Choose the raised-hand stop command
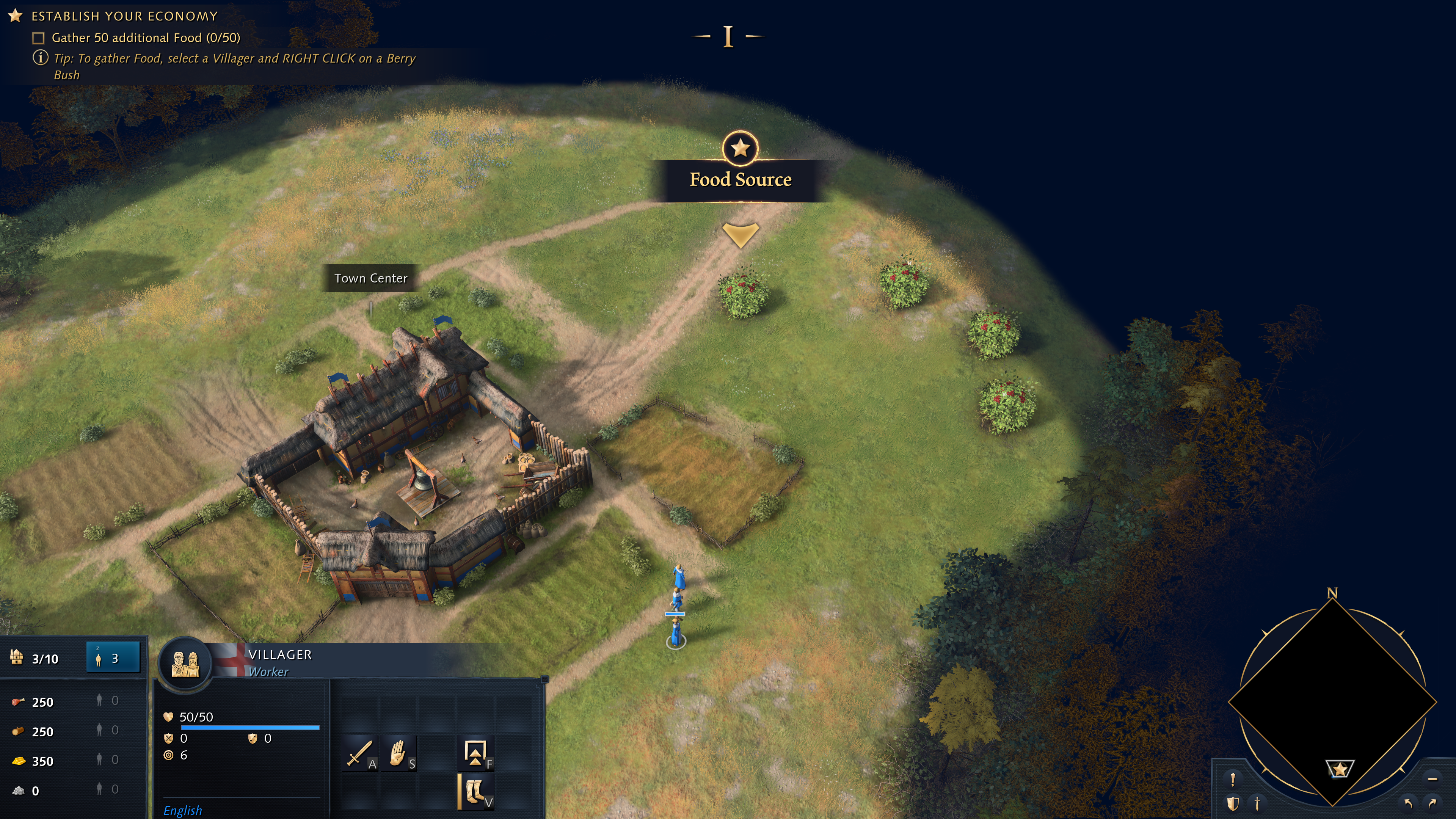Screen dimensions: 1456x819 pos(398,753)
